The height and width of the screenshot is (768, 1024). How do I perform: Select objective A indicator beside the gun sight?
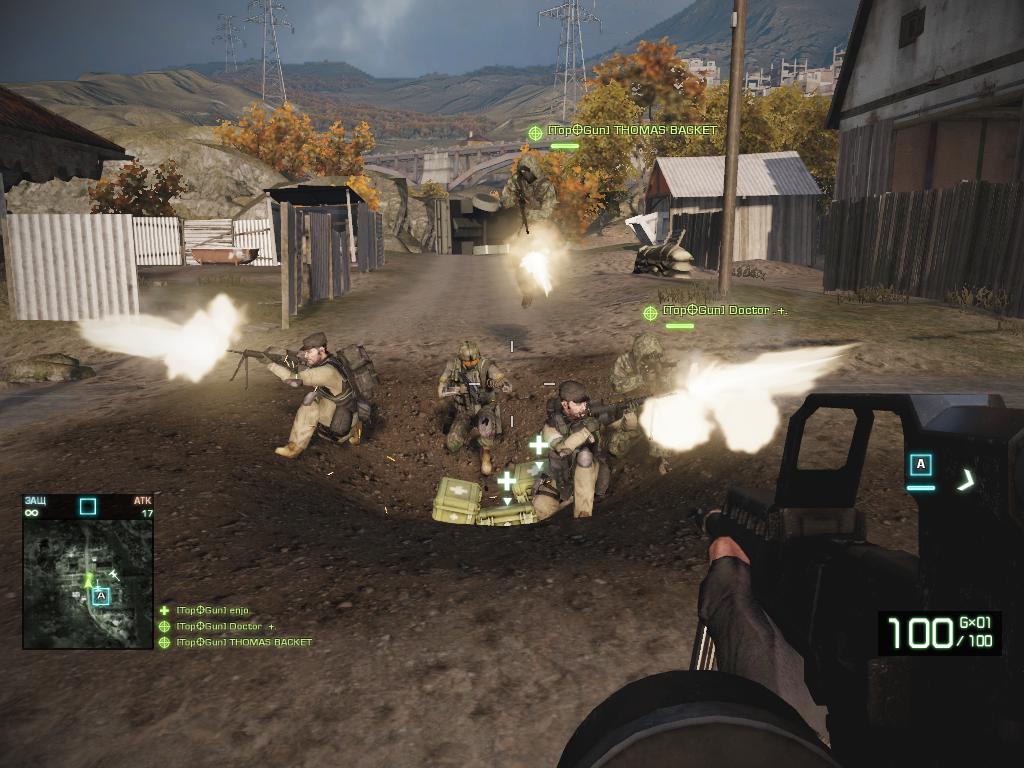(921, 465)
